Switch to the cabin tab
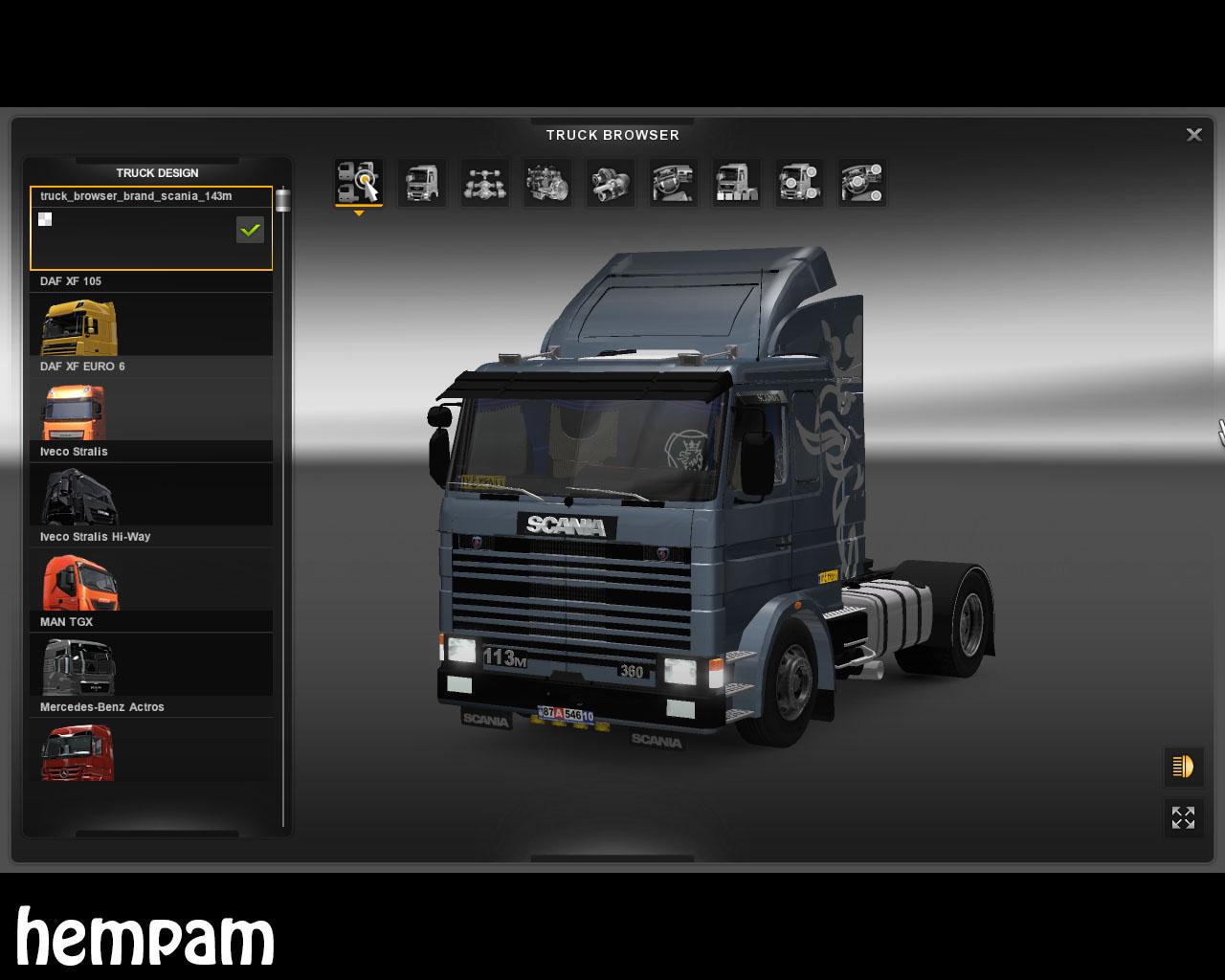 (422, 182)
